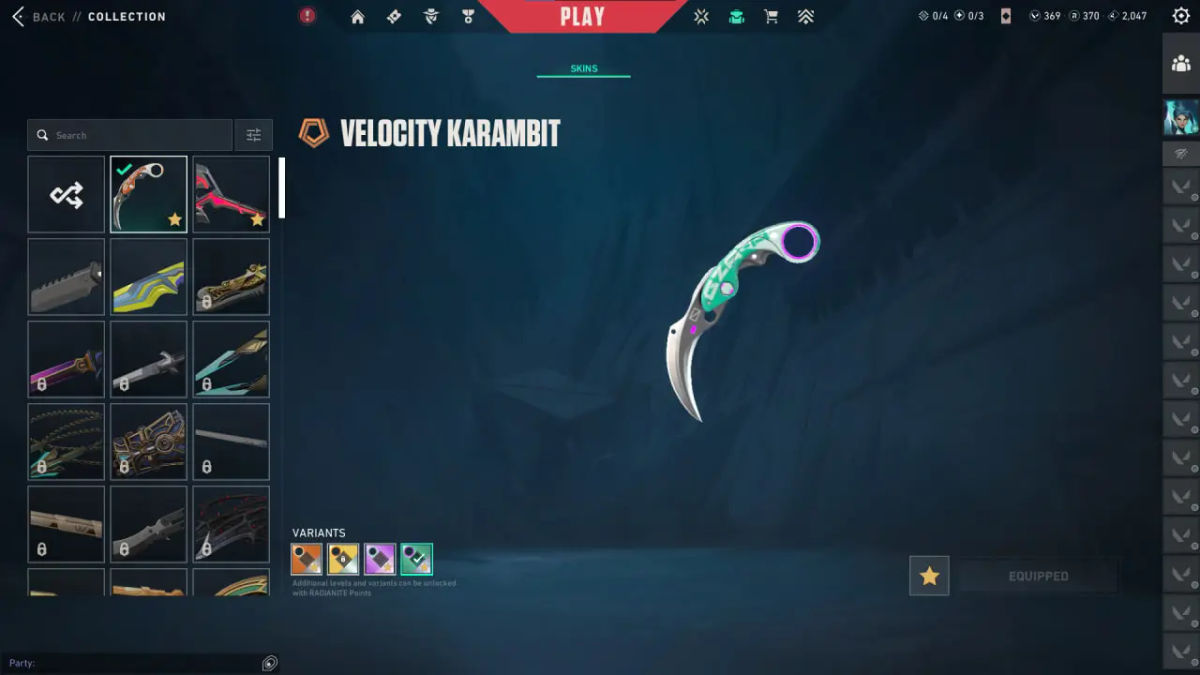This screenshot has width=1200, height=675.
Task: Select the blue and yellow knife skin
Action: point(148,276)
